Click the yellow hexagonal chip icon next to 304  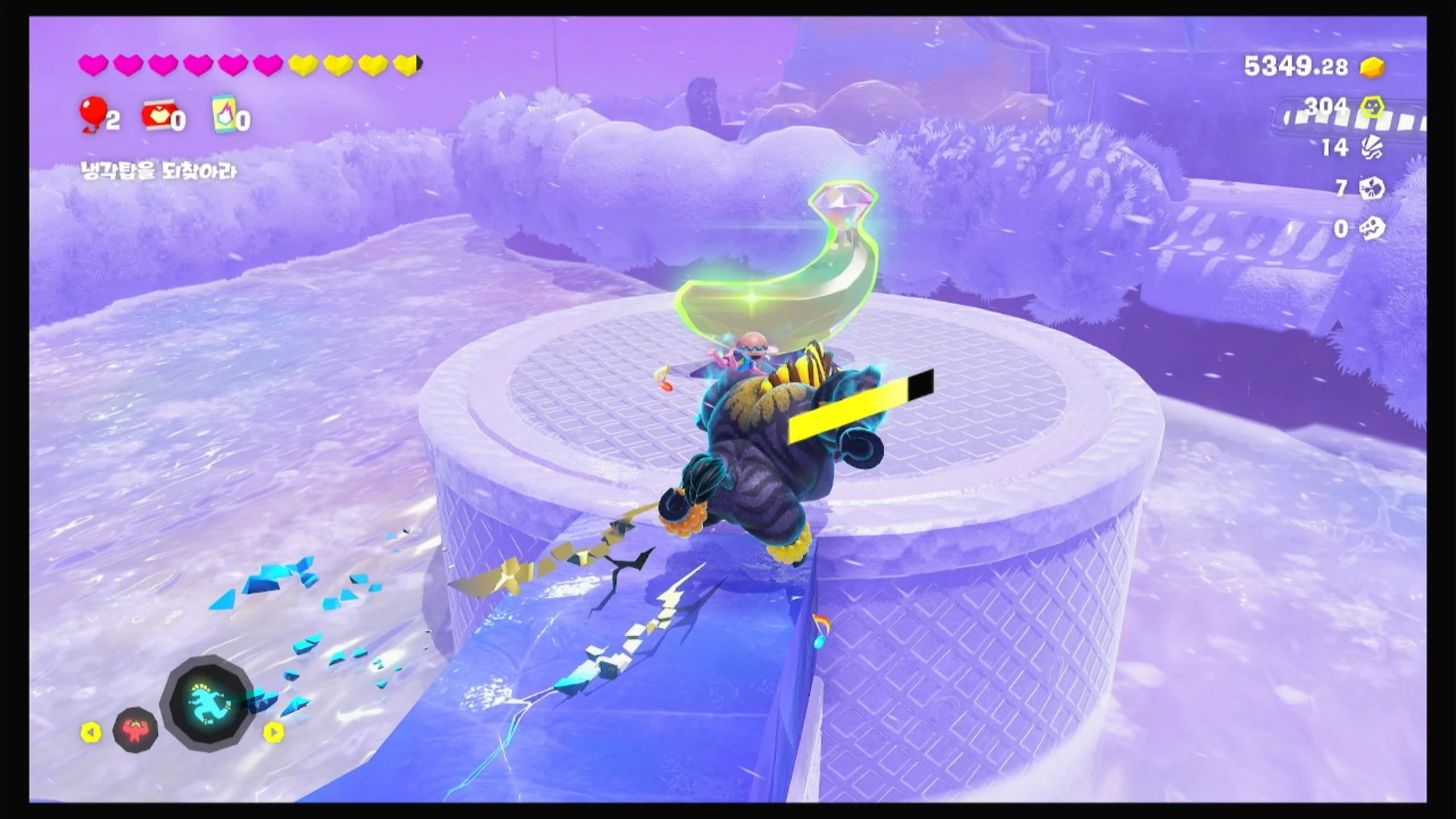1372,106
